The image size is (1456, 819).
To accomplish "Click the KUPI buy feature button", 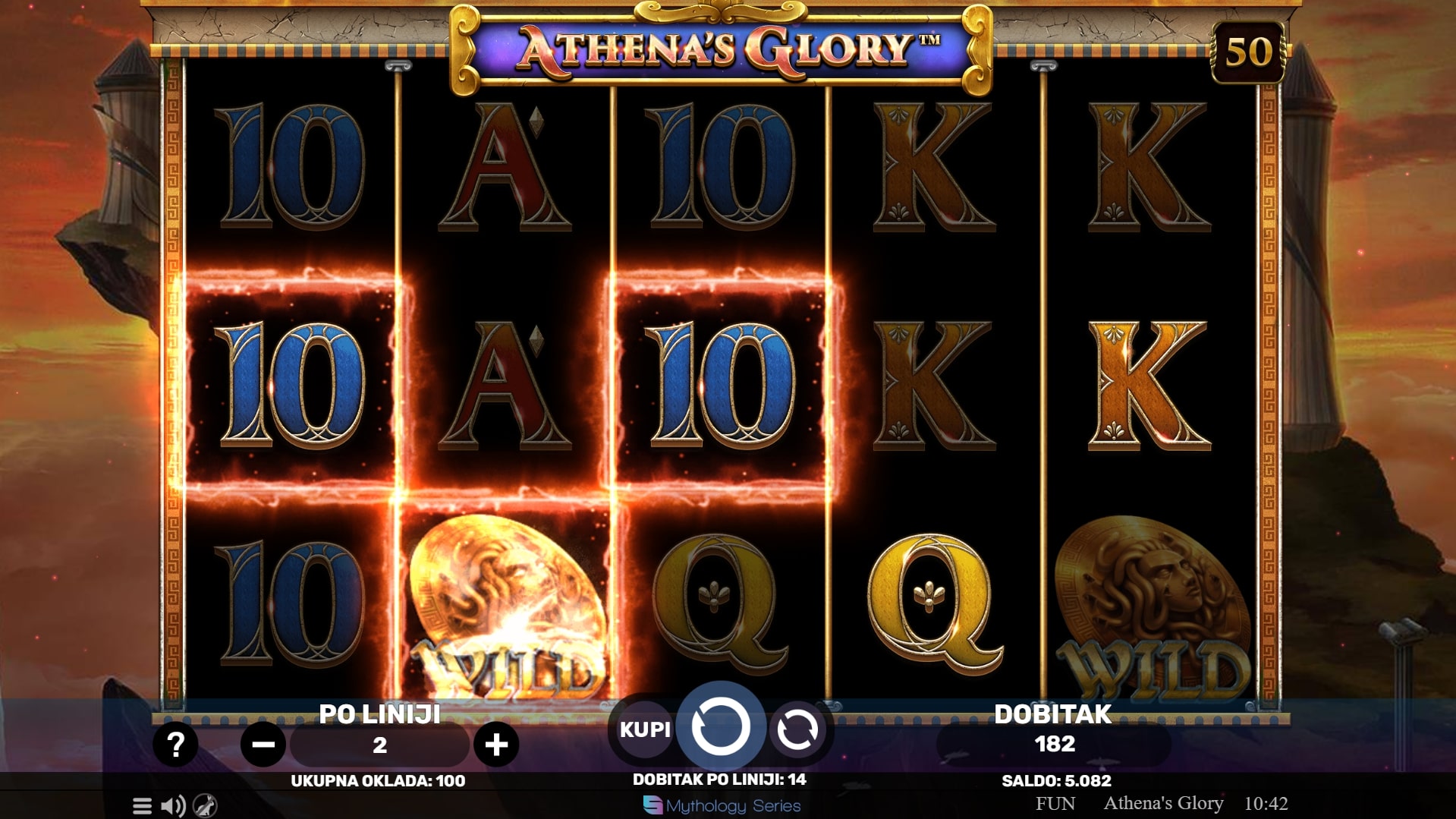I will pyautogui.click(x=645, y=729).
